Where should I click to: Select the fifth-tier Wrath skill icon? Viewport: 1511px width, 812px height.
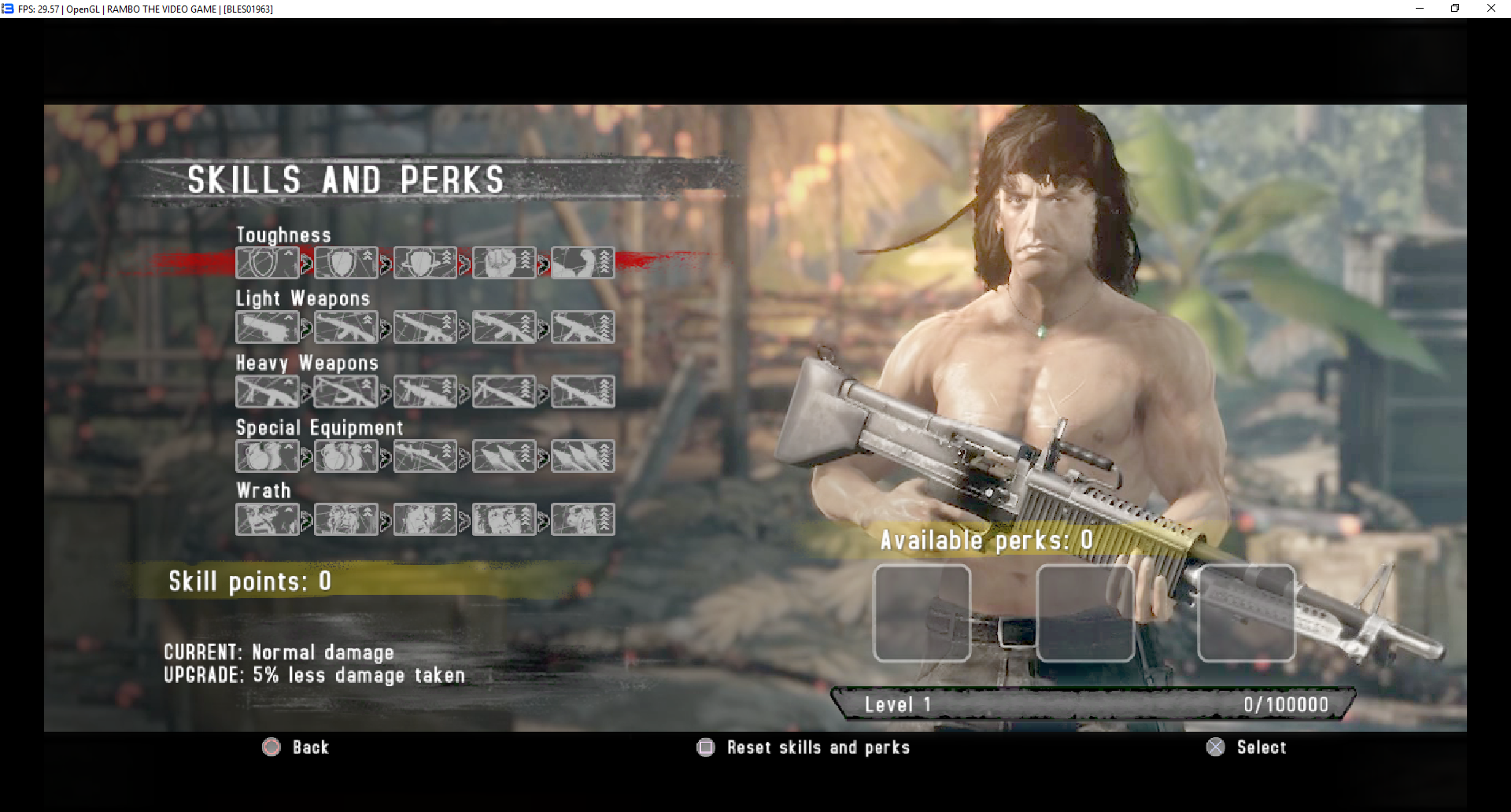582,519
